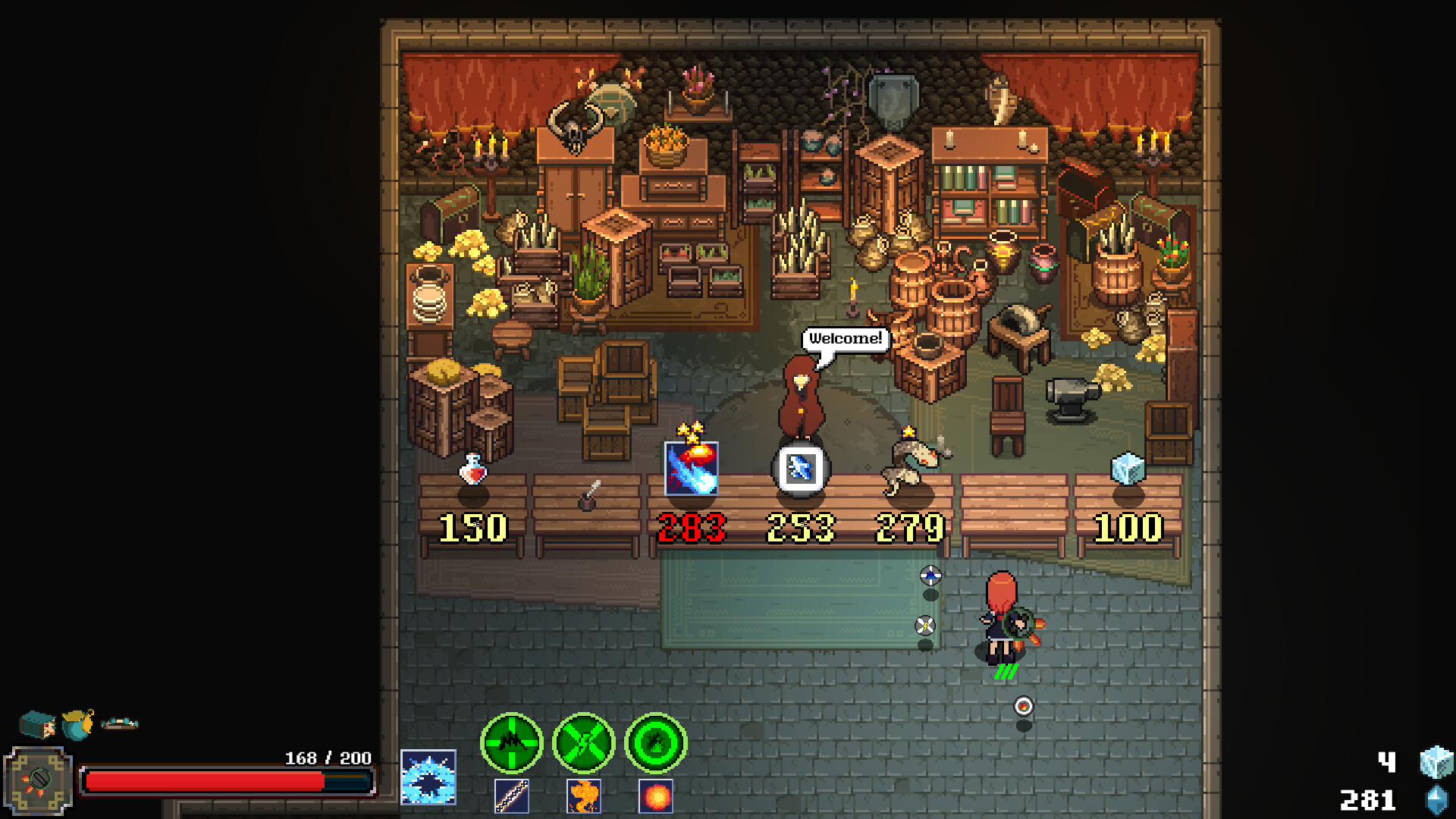Select the chain blade weapon icon
Viewport: 1456px width, 819px height.
point(513,796)
